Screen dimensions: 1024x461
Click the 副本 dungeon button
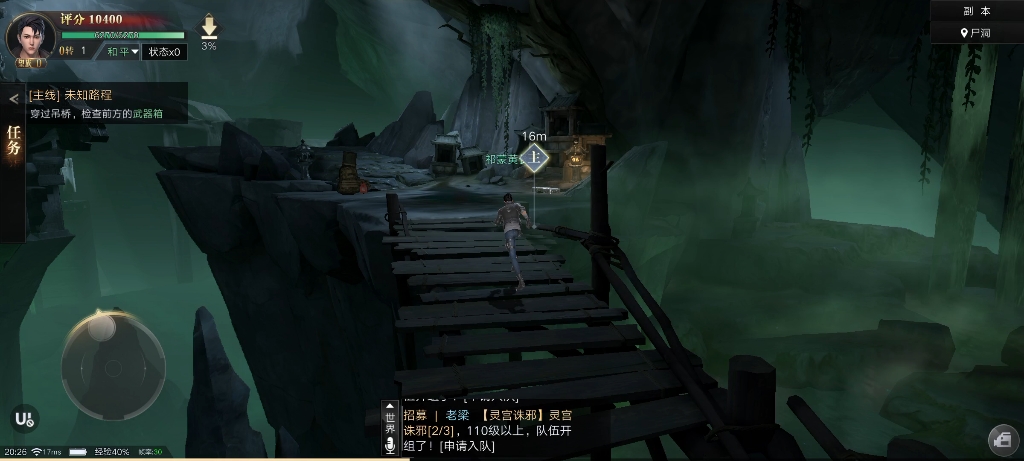[x=976, y=11]
